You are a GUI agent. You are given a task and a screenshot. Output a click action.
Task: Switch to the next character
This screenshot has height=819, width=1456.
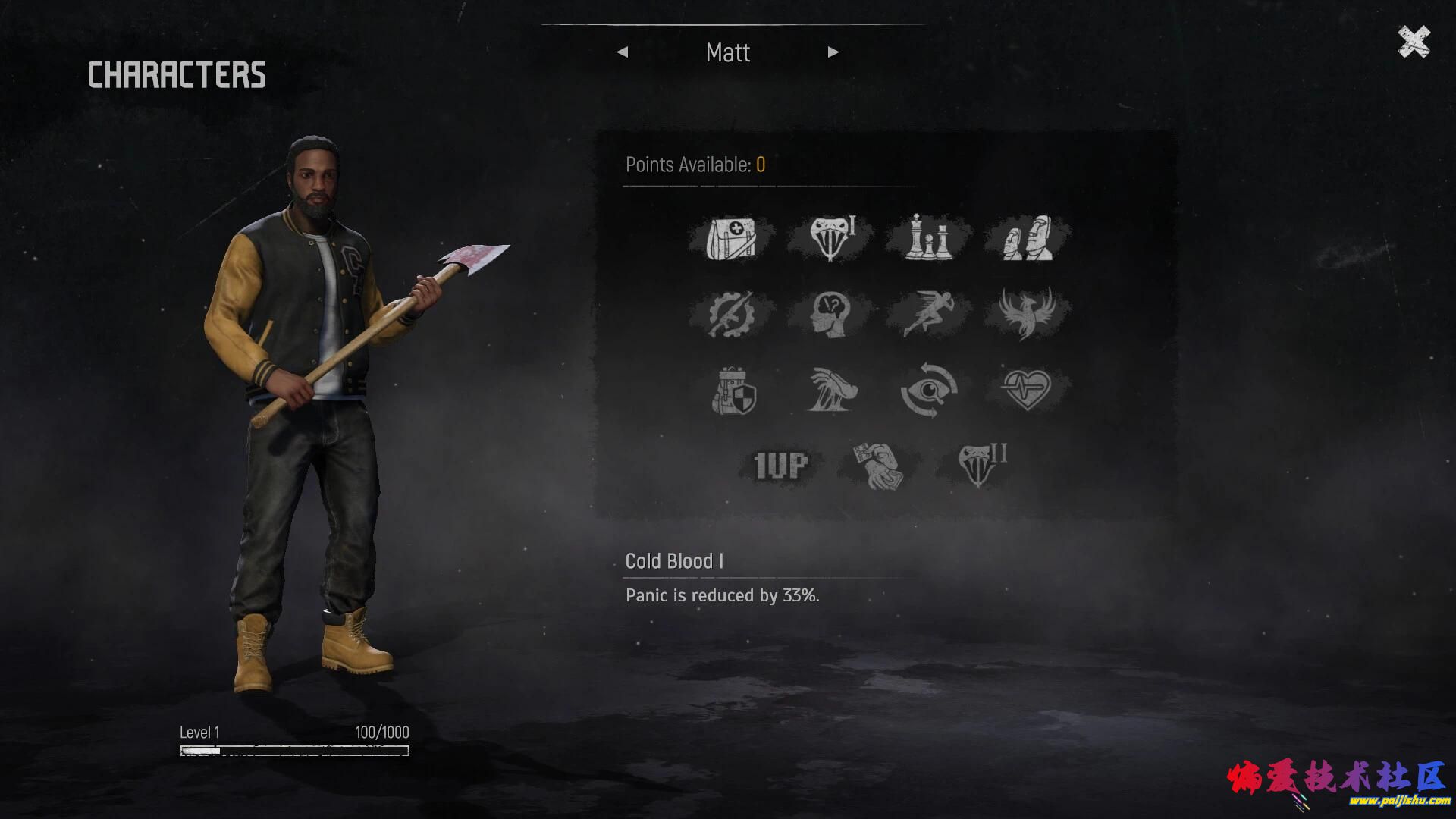pos(833,52)
